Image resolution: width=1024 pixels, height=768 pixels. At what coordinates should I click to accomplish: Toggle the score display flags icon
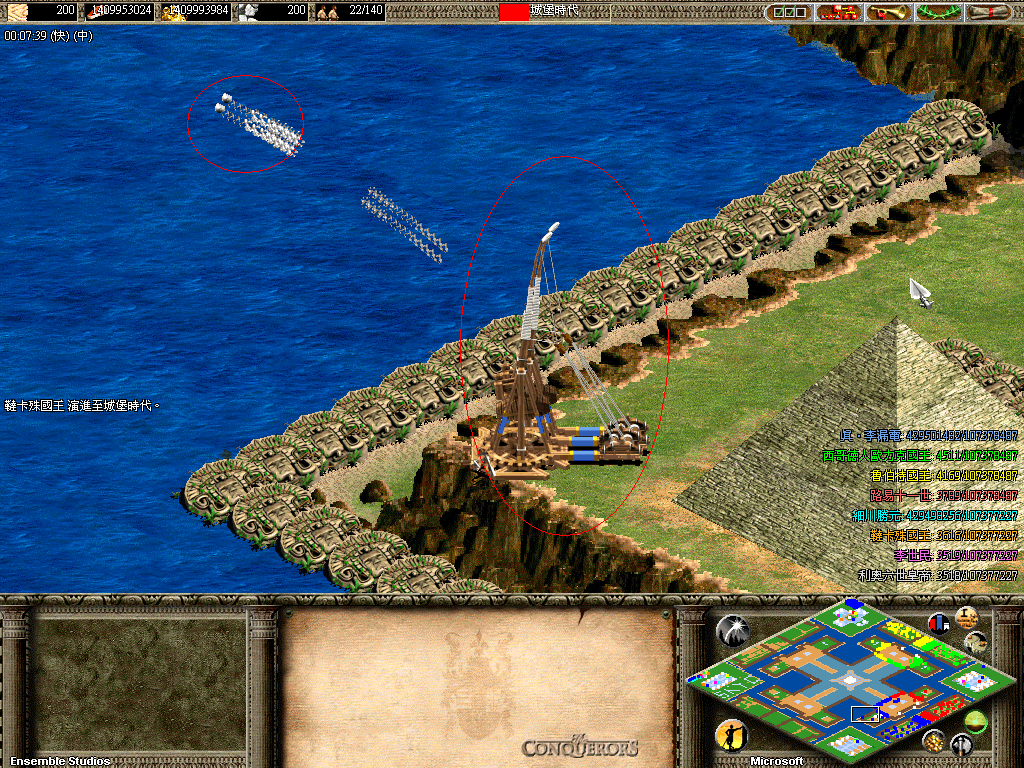[x=939, y=623]
